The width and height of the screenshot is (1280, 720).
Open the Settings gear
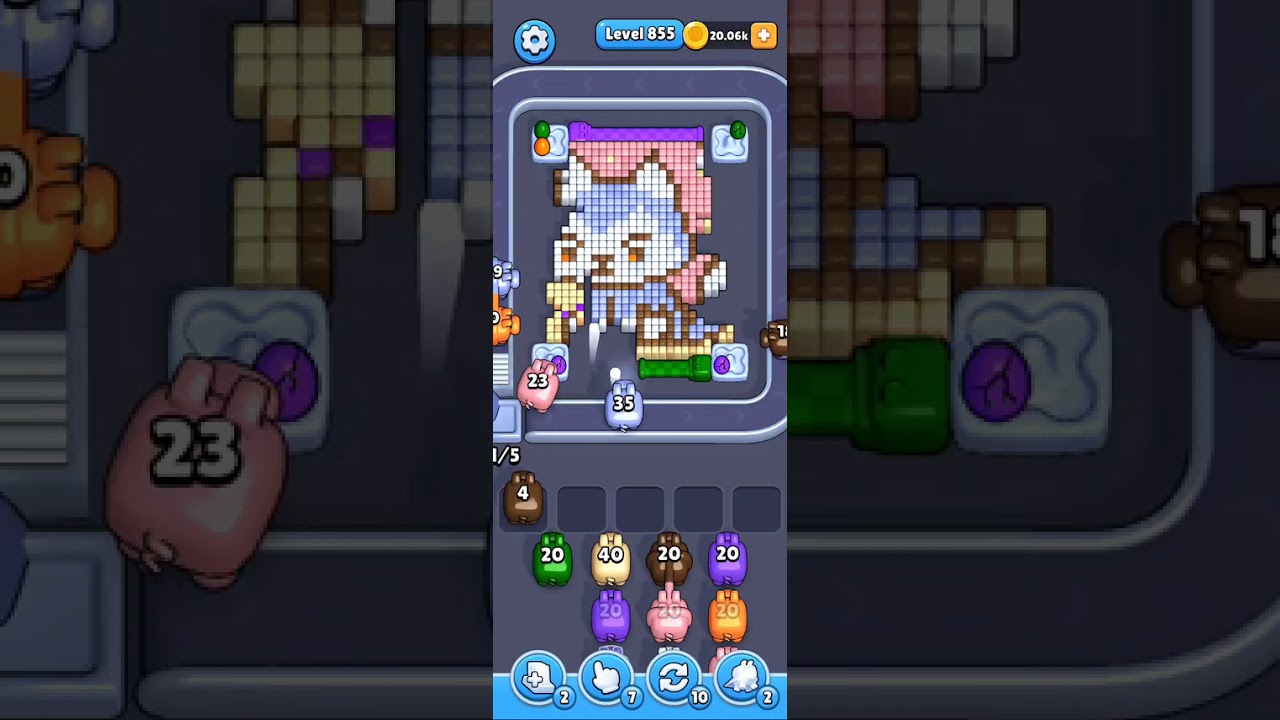[x=534, y=40]
